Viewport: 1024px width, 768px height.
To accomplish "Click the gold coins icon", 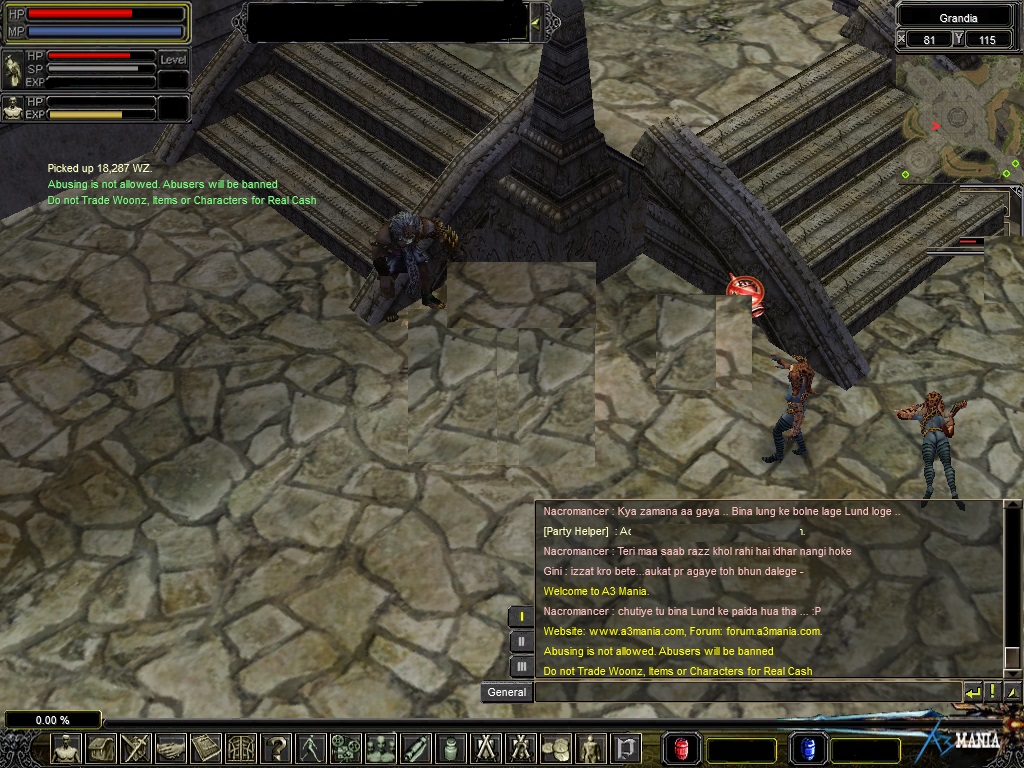I will (555, 748).
